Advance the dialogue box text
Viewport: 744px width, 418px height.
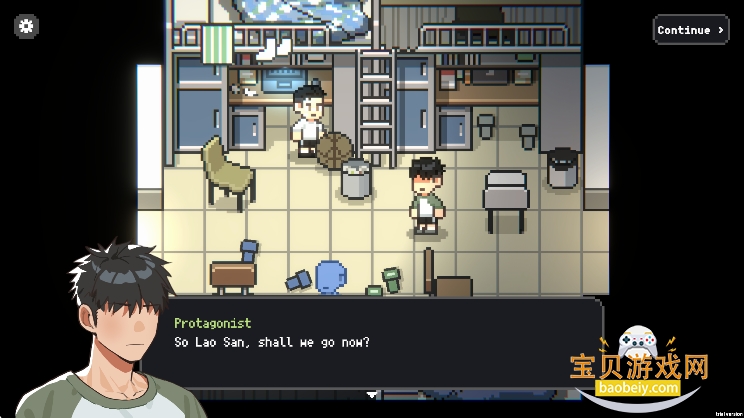click(x=384, y=343)
